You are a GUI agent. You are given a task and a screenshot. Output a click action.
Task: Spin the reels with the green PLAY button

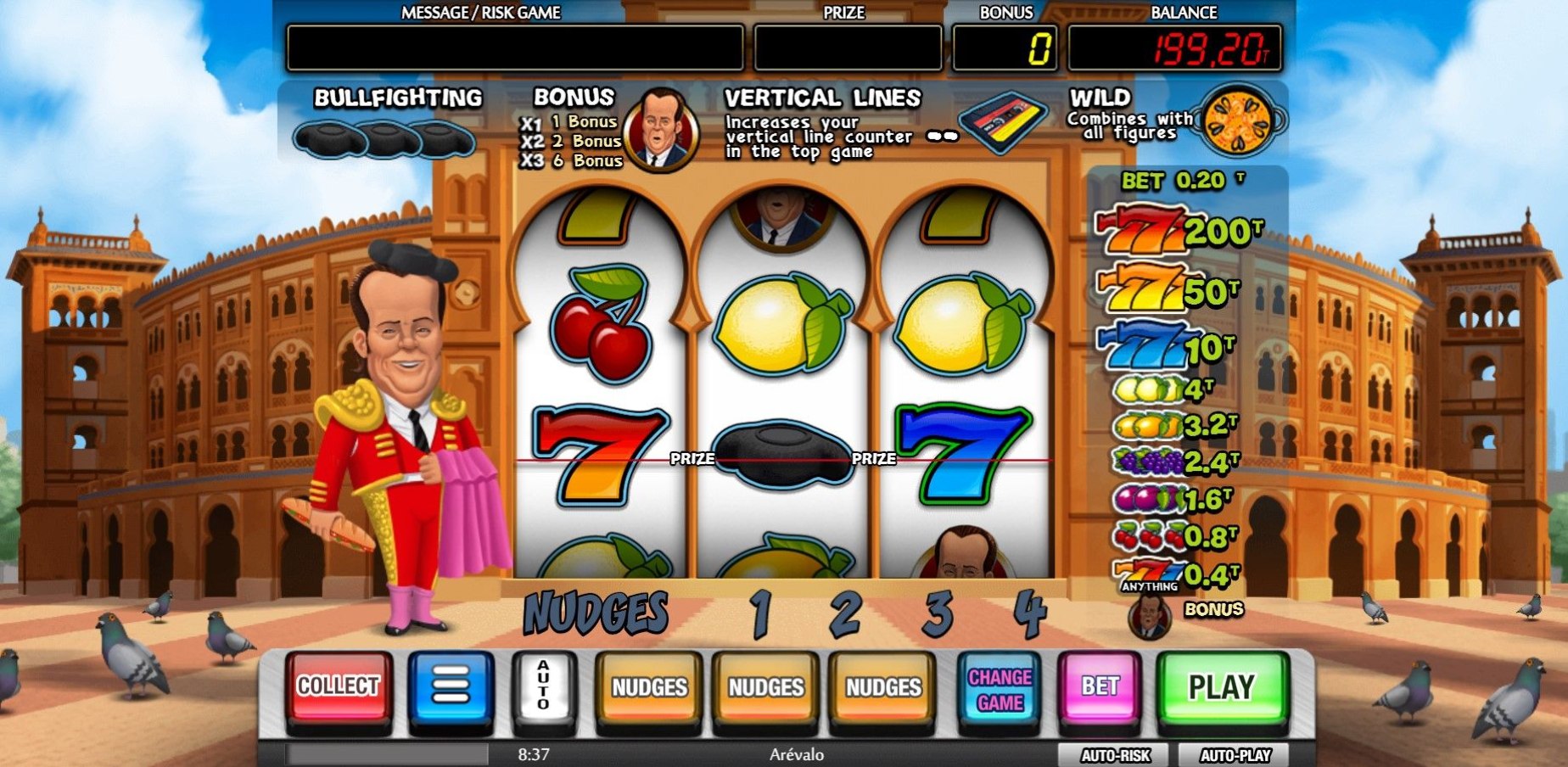tap(1221, 687)
